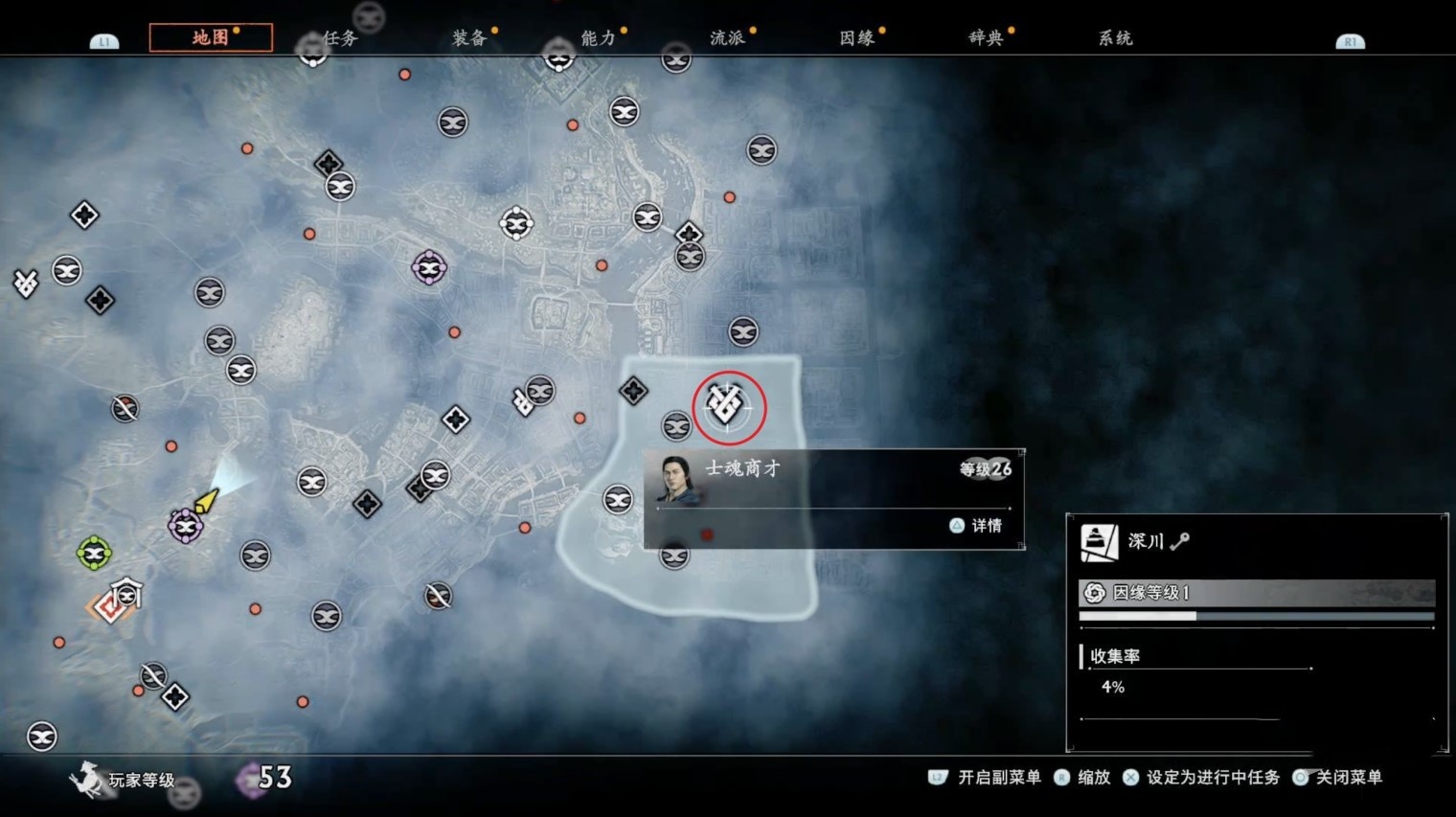Select the red-circled 士魂商才 mission marker
The width and height of the screenshot is (1456, 817).
[x=727, y=406]
